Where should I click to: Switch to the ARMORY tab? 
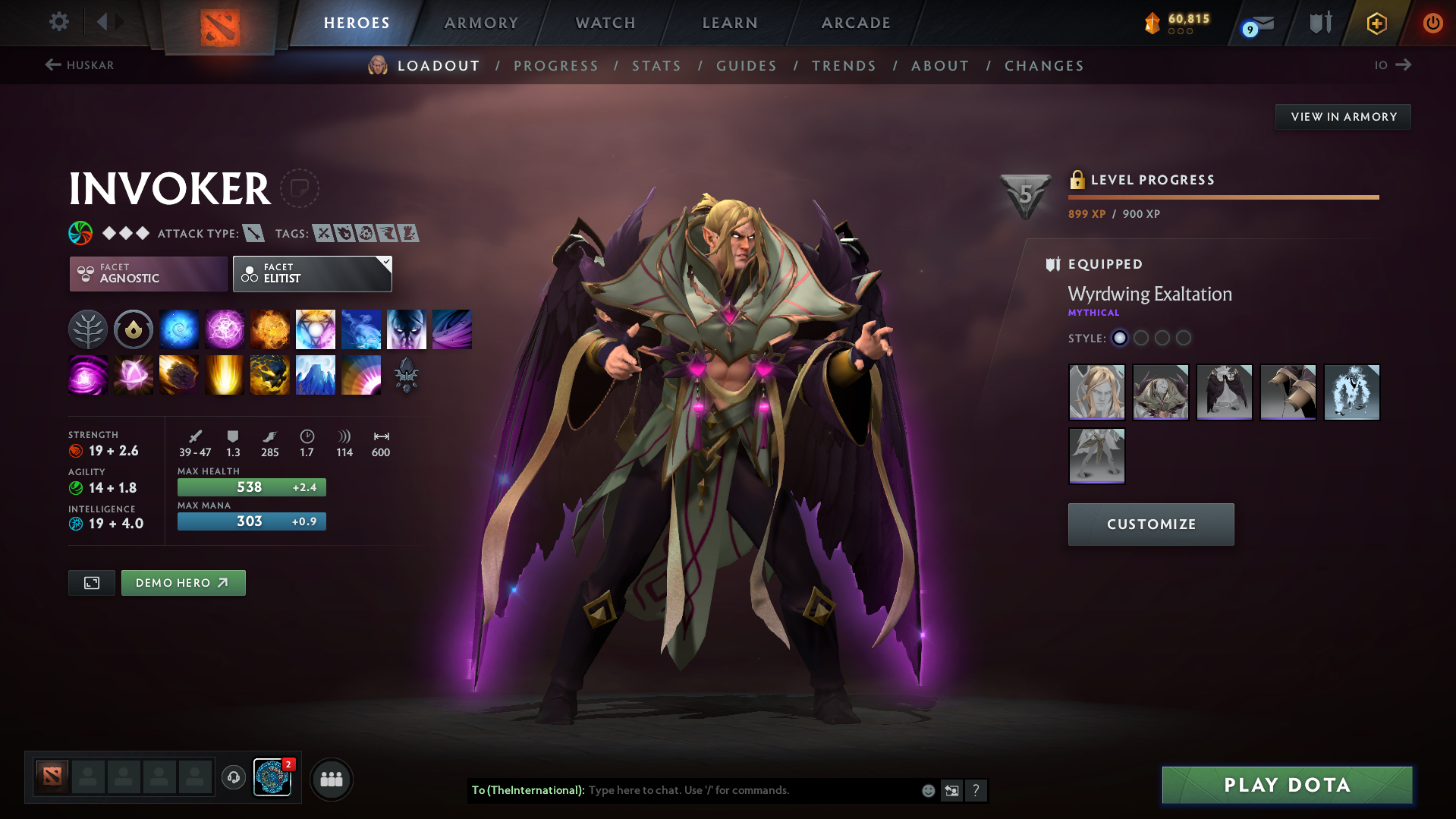coord(481,23)
